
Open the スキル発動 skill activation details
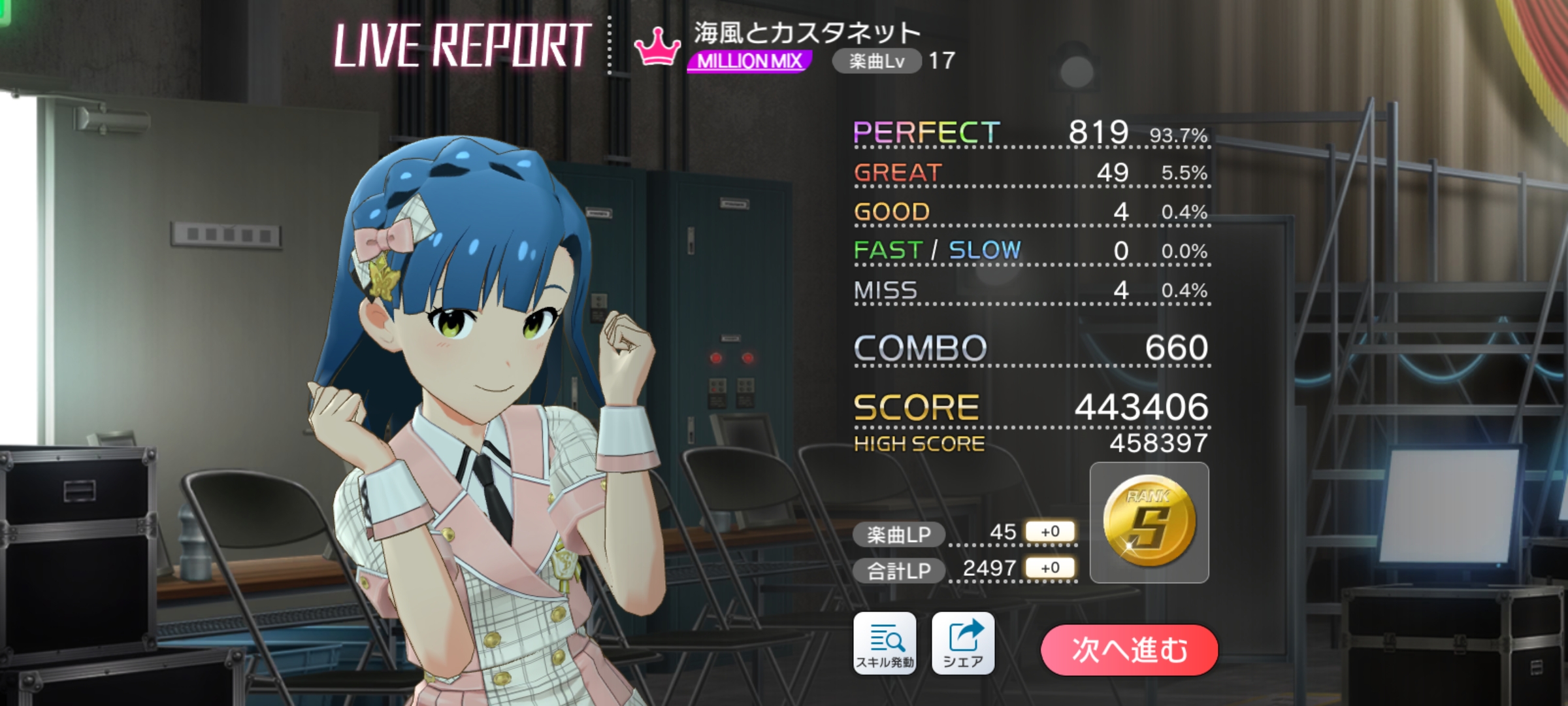885,643
